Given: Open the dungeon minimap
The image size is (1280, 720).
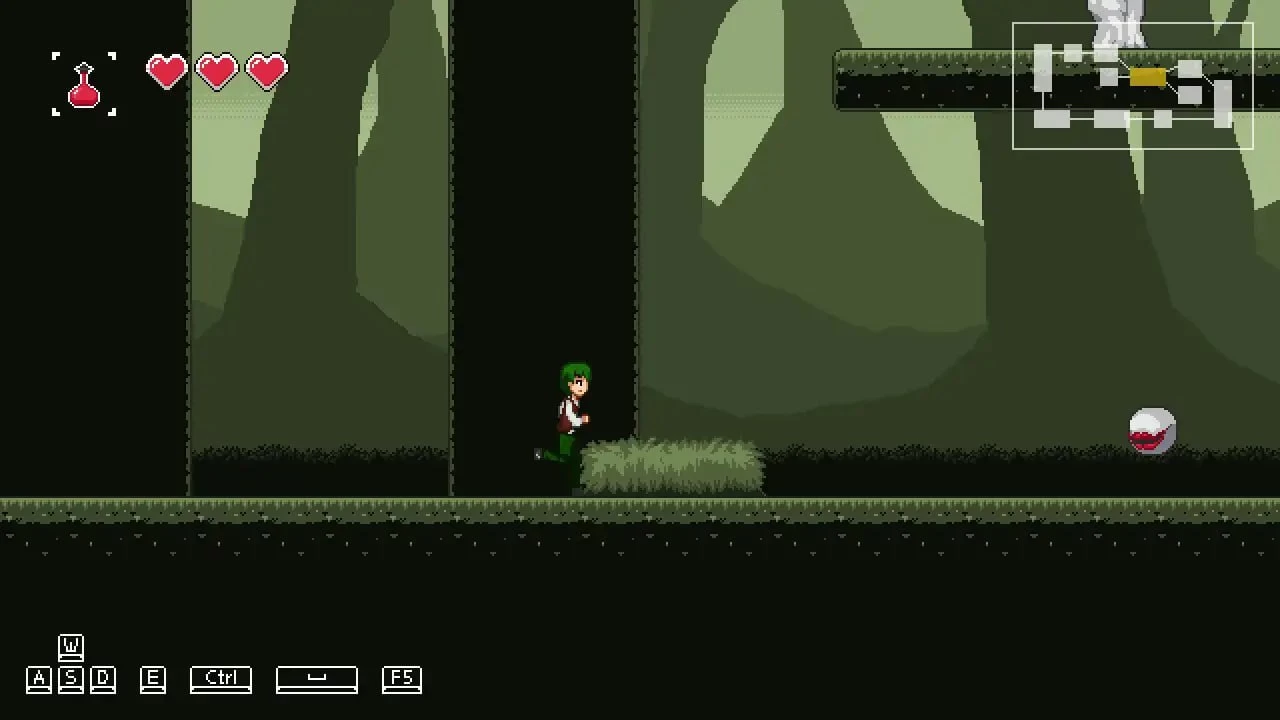Looking at the screenshot, I should pyautogui.click(x=1132, y=86).
